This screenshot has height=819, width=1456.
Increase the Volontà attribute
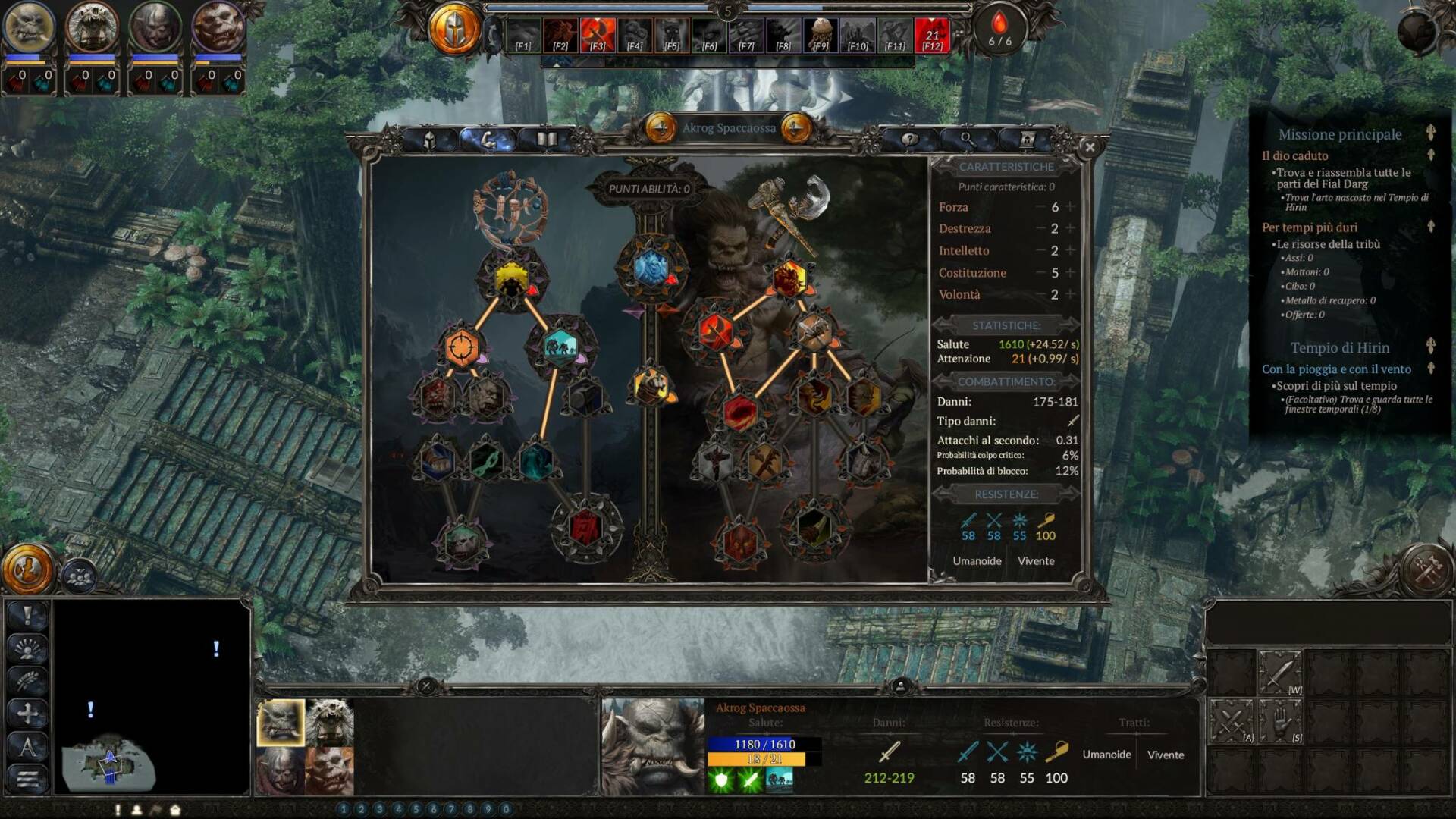1071,294
